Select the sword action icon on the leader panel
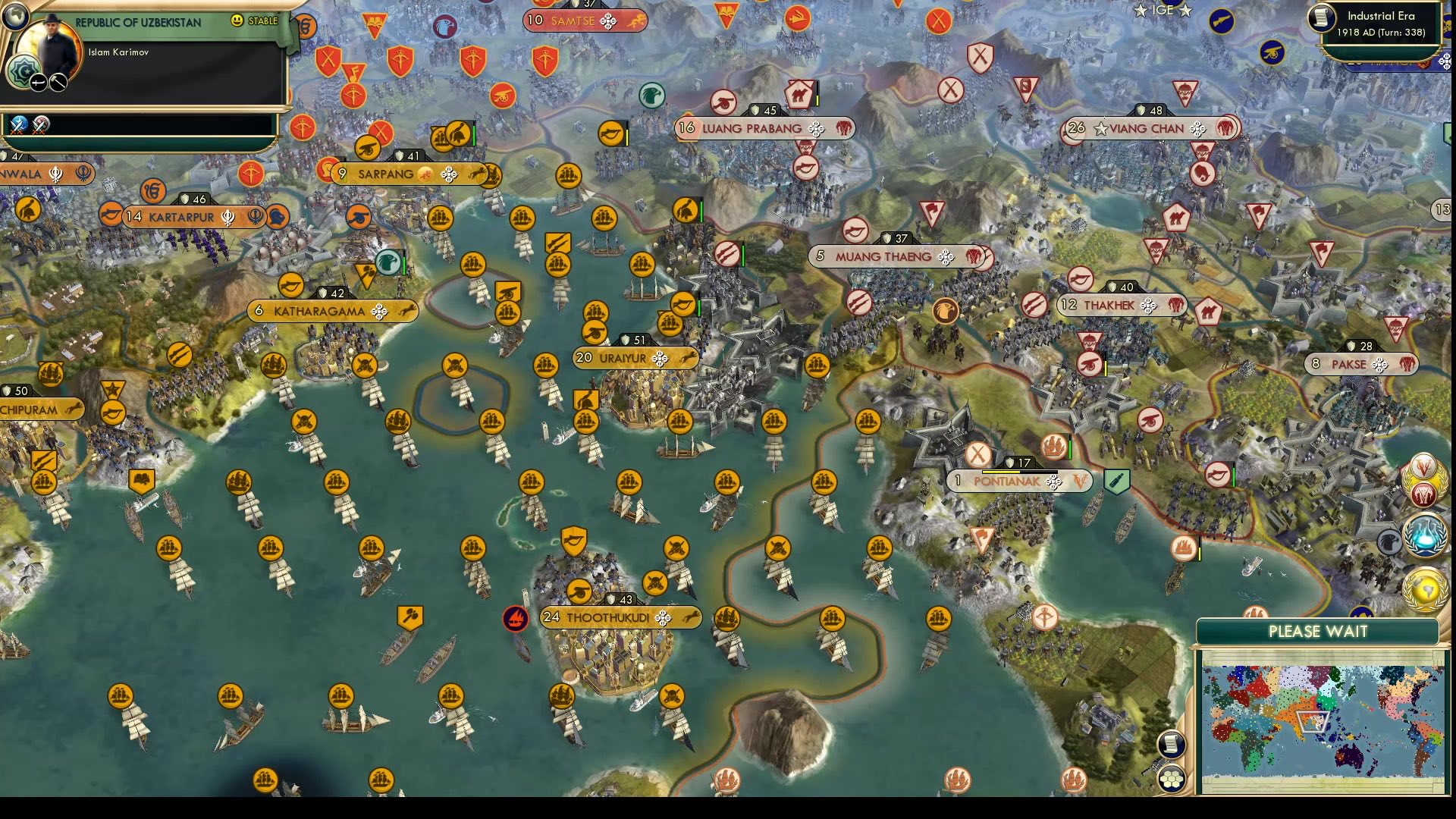 (x=38, y=82)
